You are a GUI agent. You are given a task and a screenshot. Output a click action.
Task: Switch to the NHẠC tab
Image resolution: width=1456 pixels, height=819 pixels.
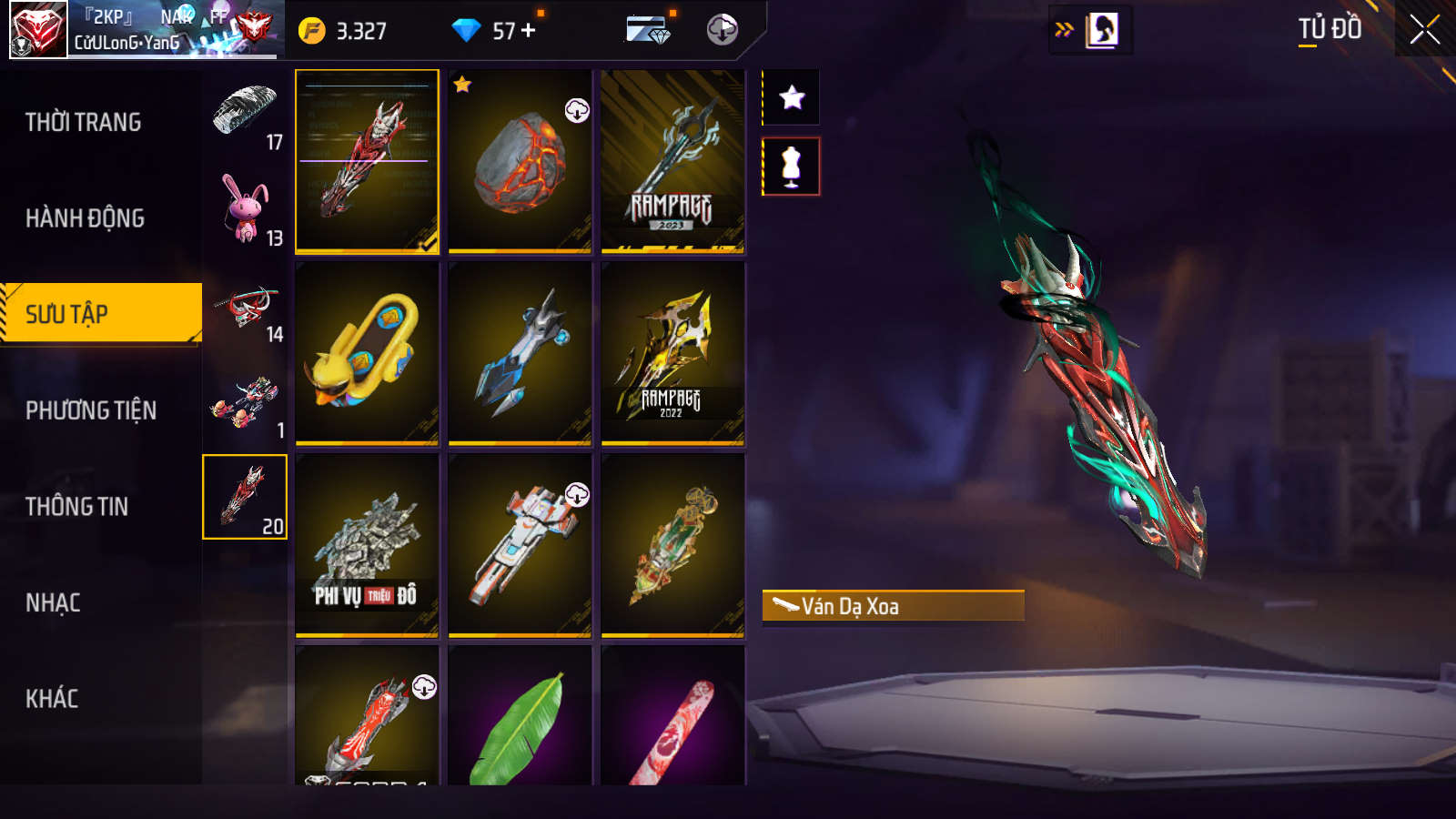click(x=54, y=602)
